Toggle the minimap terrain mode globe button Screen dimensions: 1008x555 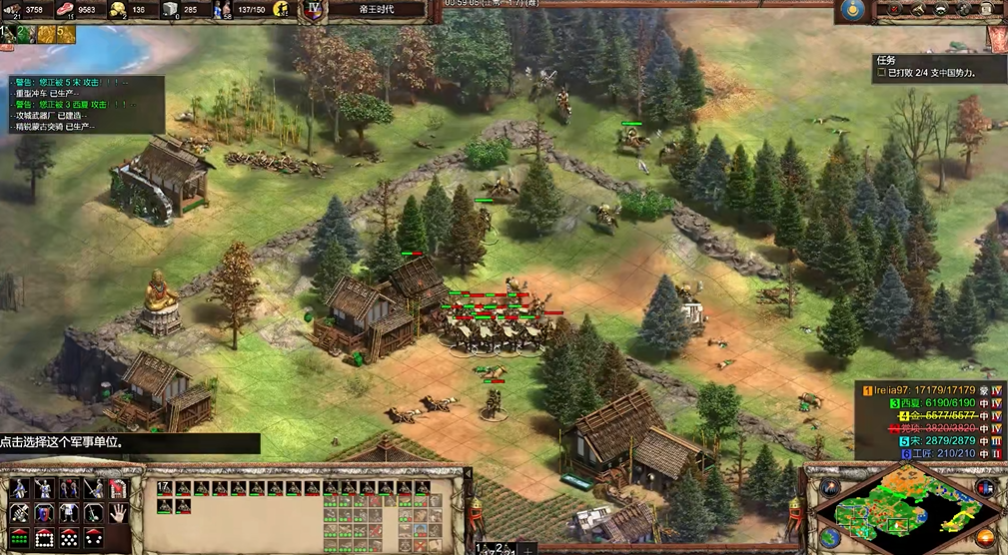point(828,537)
